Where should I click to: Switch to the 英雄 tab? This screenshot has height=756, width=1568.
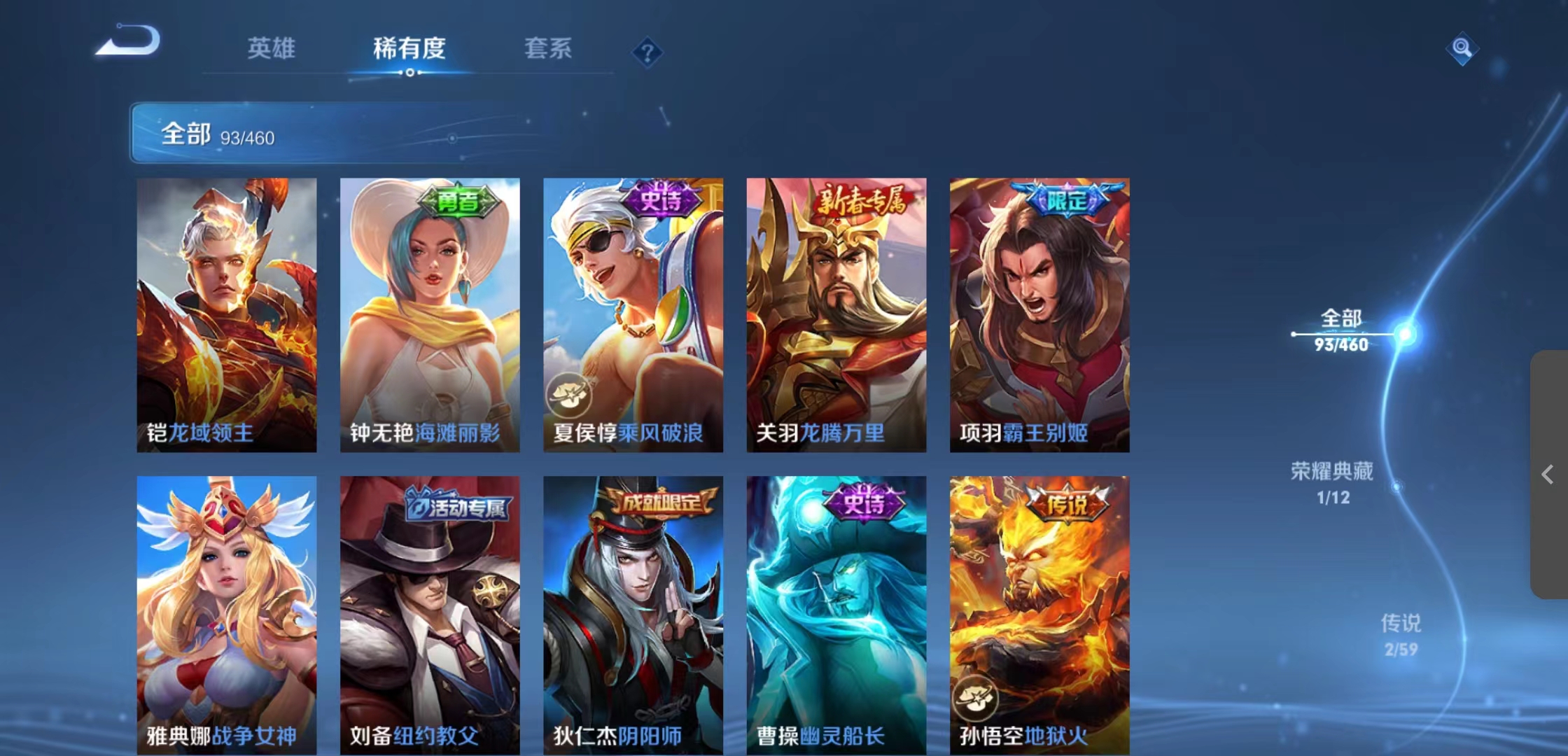(x=272, y=49)
